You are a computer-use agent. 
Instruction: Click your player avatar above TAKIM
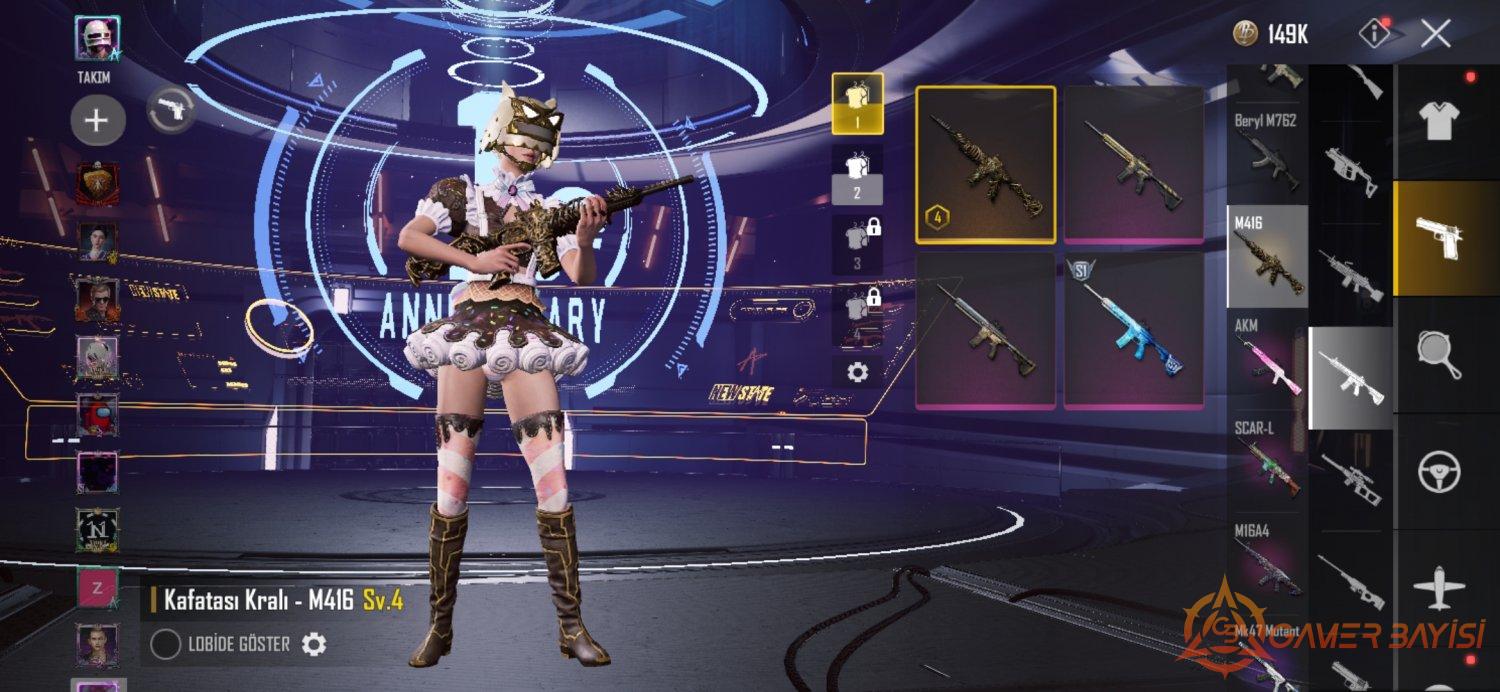point(97,39)
